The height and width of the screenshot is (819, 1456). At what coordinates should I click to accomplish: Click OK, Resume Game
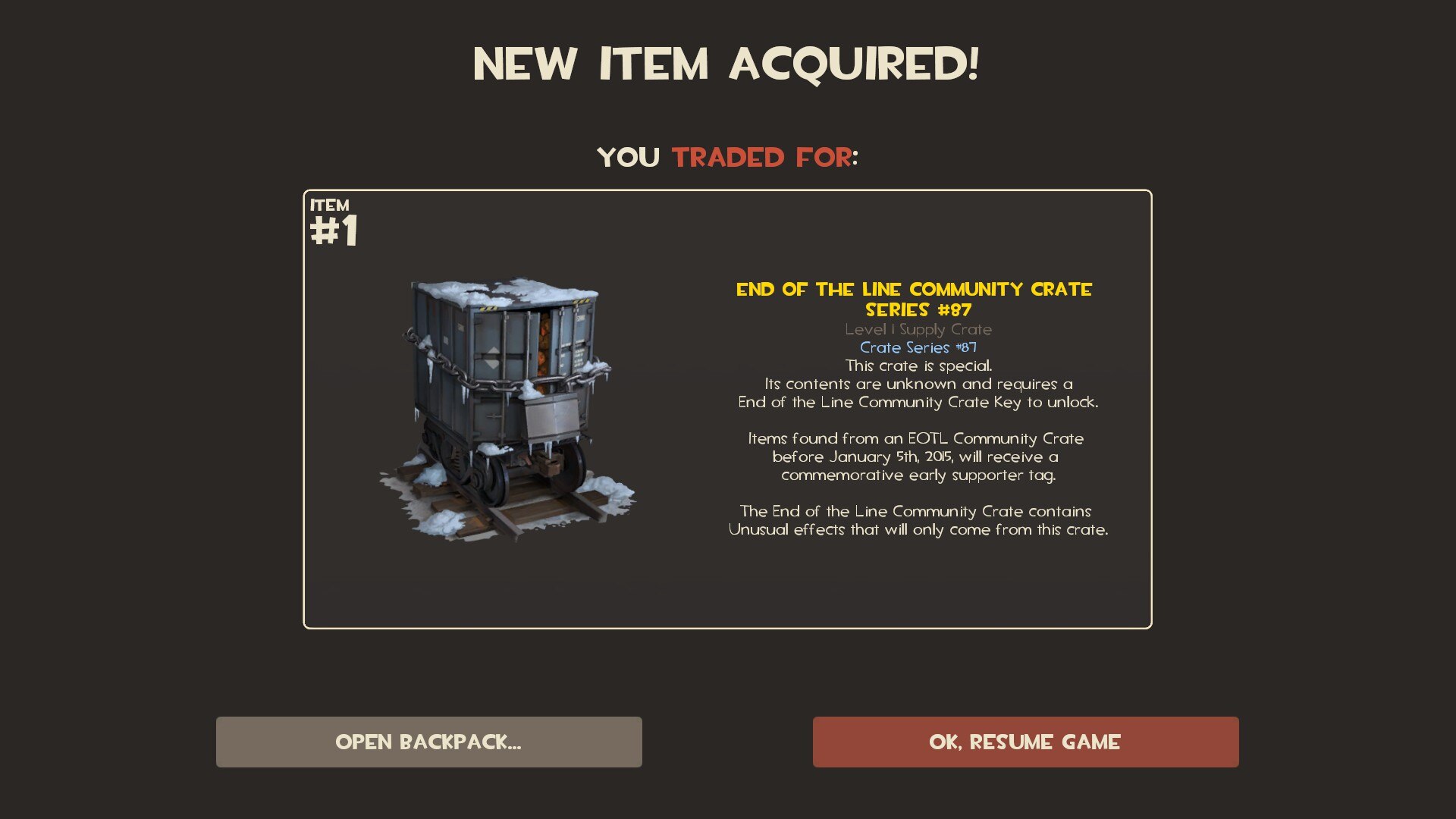click(x=1025, y=742)
